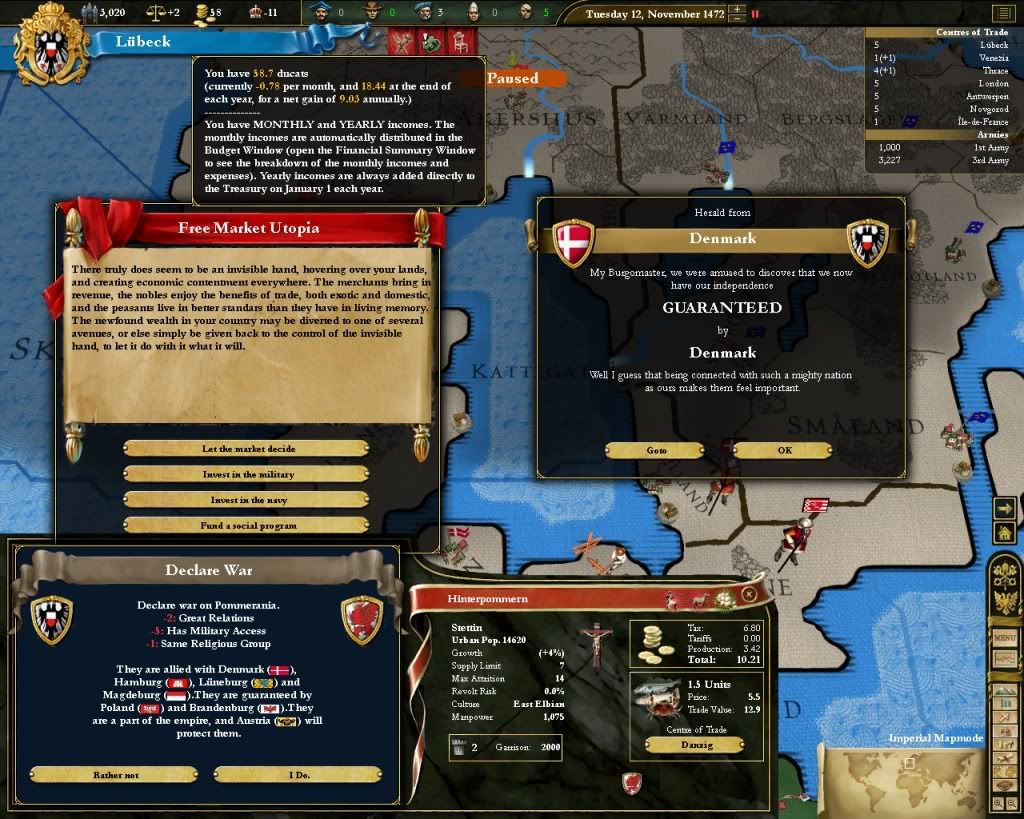Dismiss the Denmark herald with OK
The width and height of the screenshot is (1024, 819).
[784, 450]
